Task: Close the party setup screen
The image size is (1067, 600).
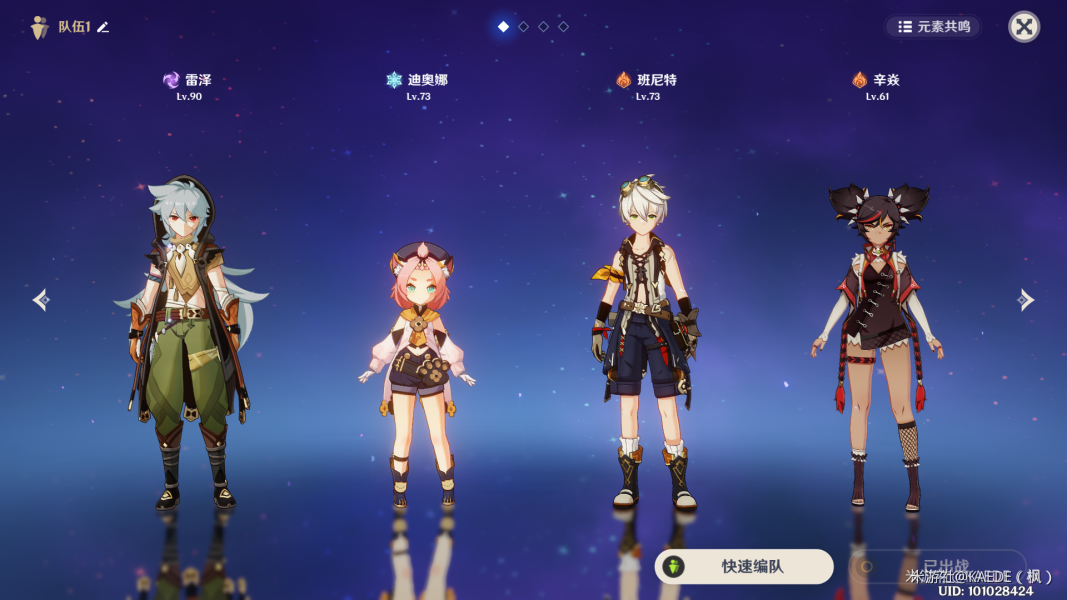Action: pos(1023,27)
